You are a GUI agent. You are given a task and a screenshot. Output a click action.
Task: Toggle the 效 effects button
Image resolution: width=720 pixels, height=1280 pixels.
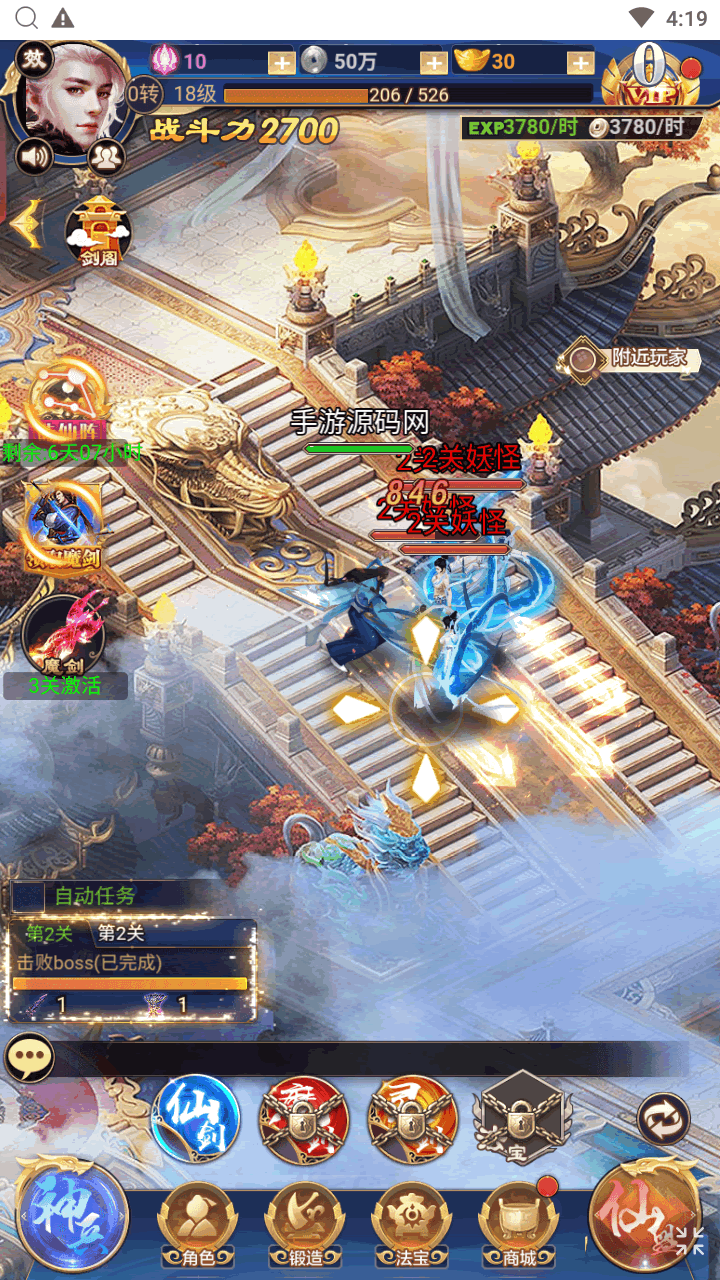point(36,60)
